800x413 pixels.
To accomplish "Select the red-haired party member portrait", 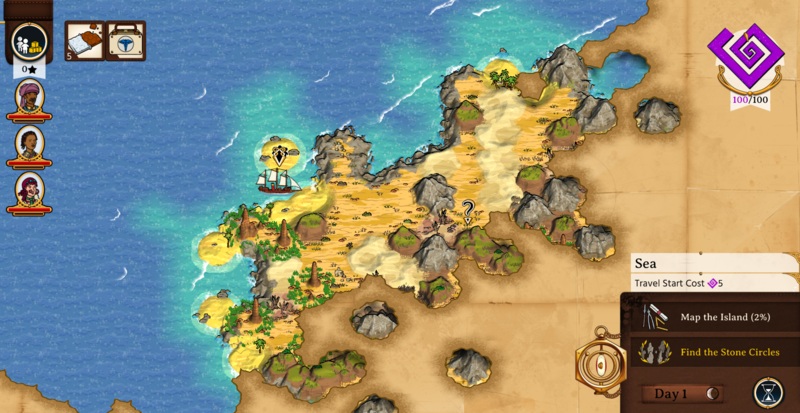I will (30, 189).
